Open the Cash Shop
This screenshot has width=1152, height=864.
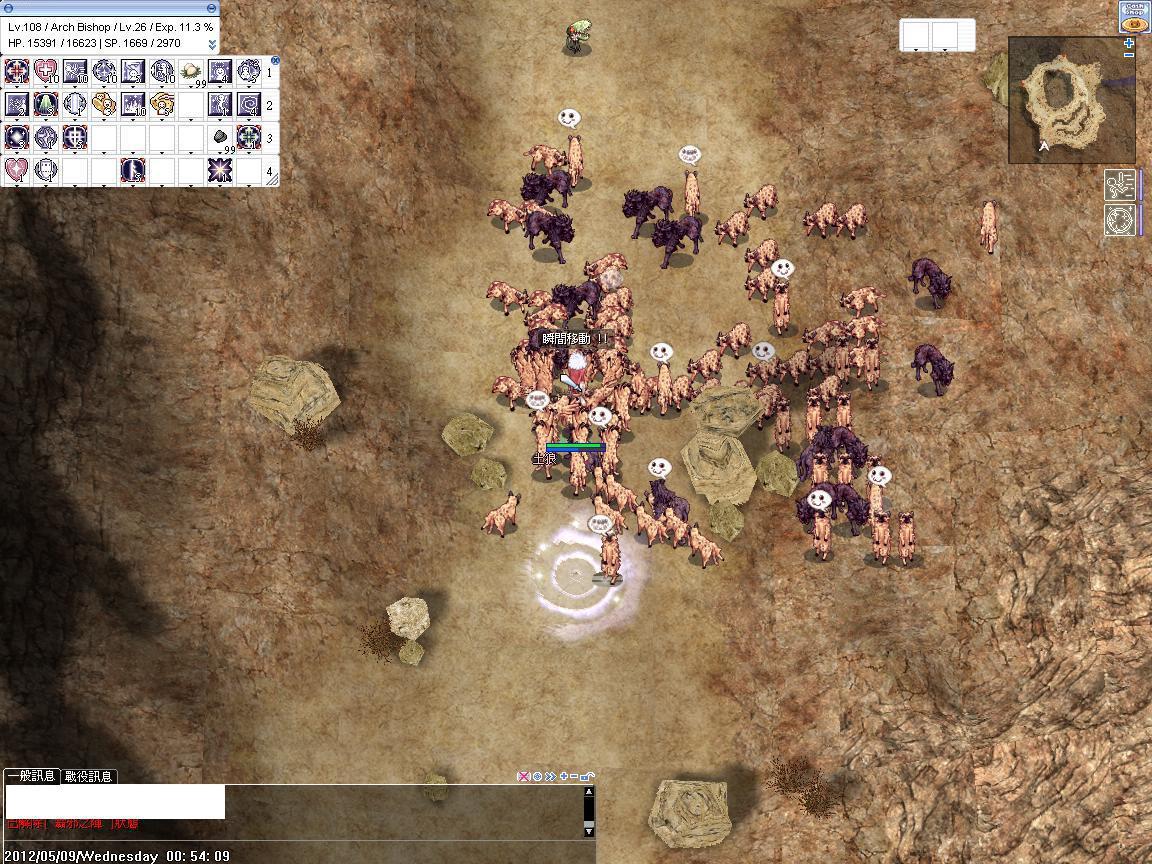click(1134, 19)
